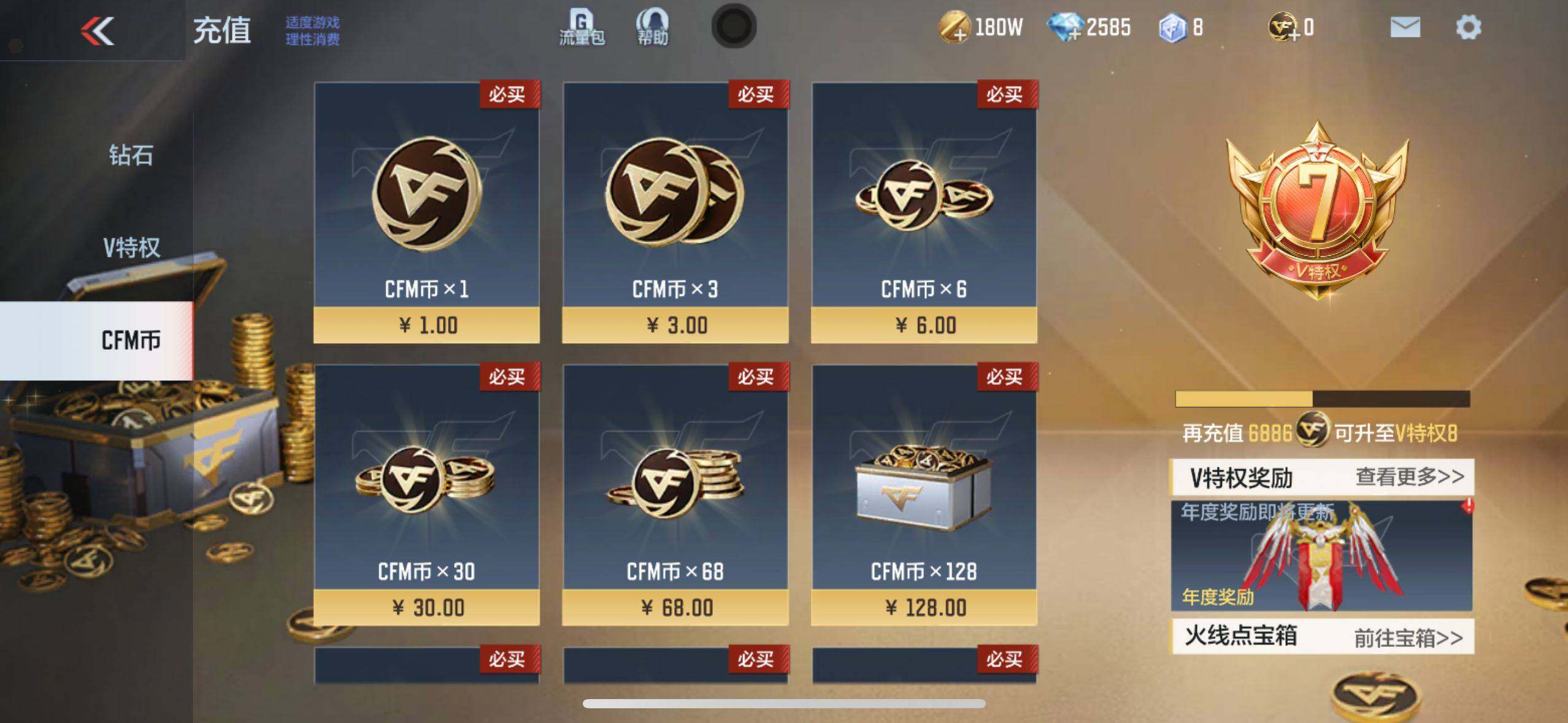1568x723 pixels.
Task: Go back using the double-arrow button
Action: [98, 31]
